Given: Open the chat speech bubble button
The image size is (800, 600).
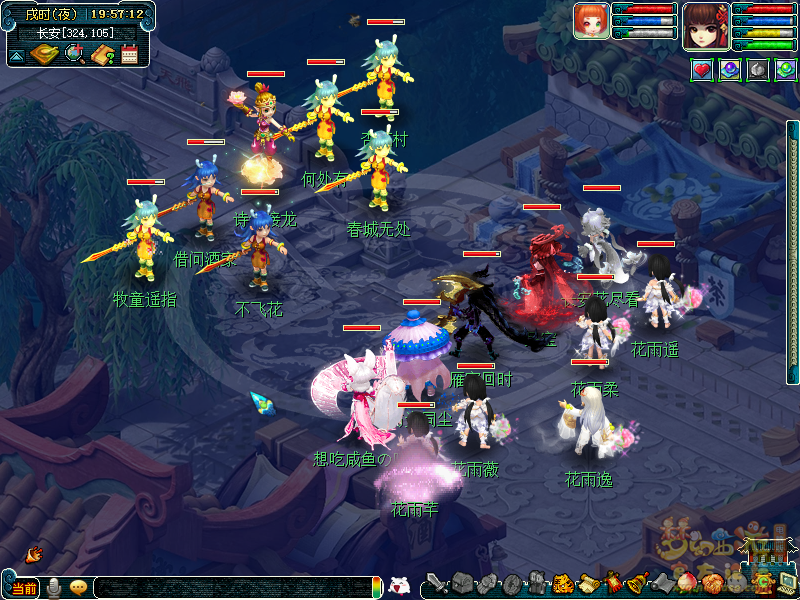Looking at the screenshot, I should click(78, 588).
